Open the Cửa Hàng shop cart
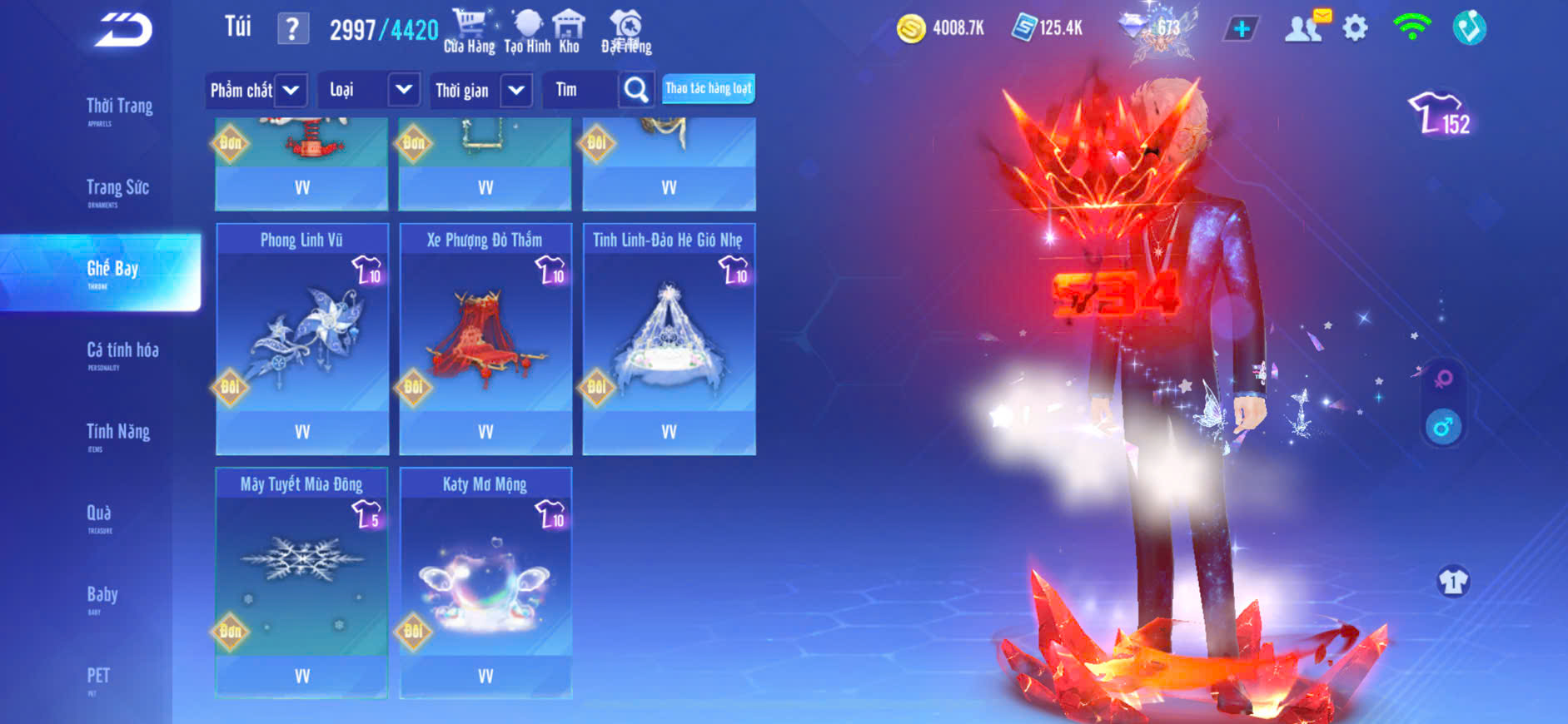 coord(469,31)
